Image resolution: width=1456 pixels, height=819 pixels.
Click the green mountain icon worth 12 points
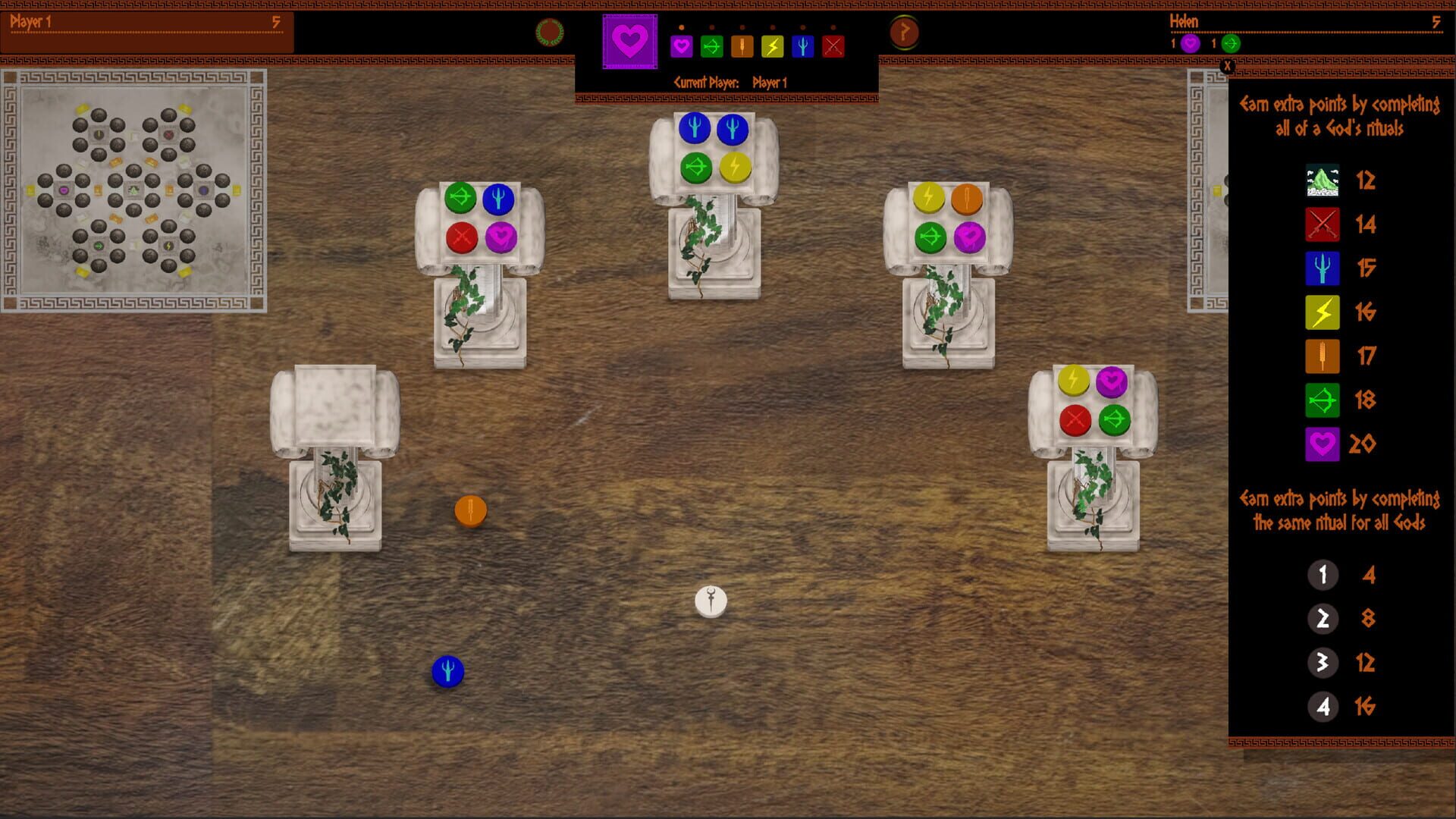1322,180
